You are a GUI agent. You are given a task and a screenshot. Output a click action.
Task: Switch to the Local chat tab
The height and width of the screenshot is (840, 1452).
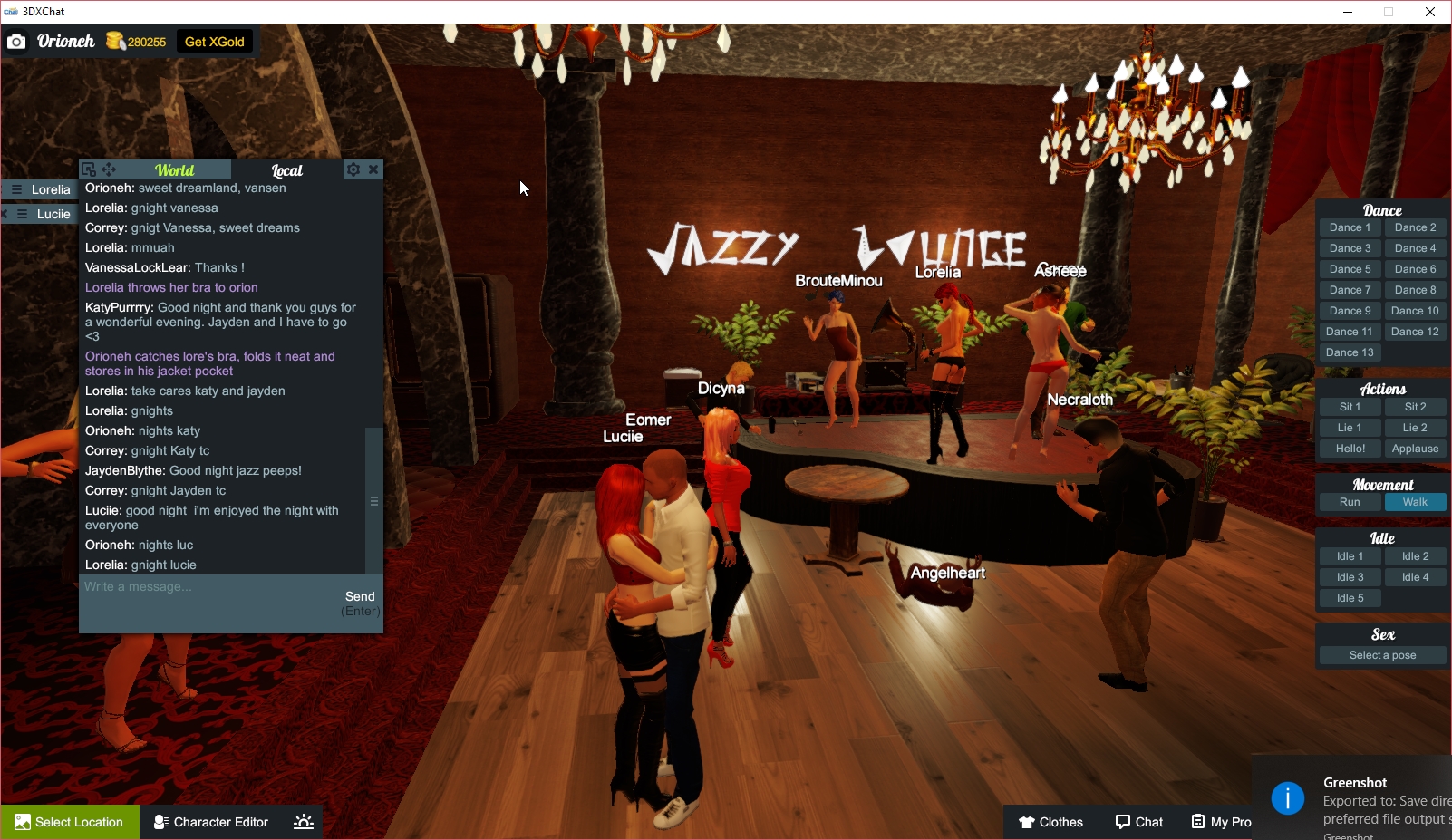coord(286,169)
